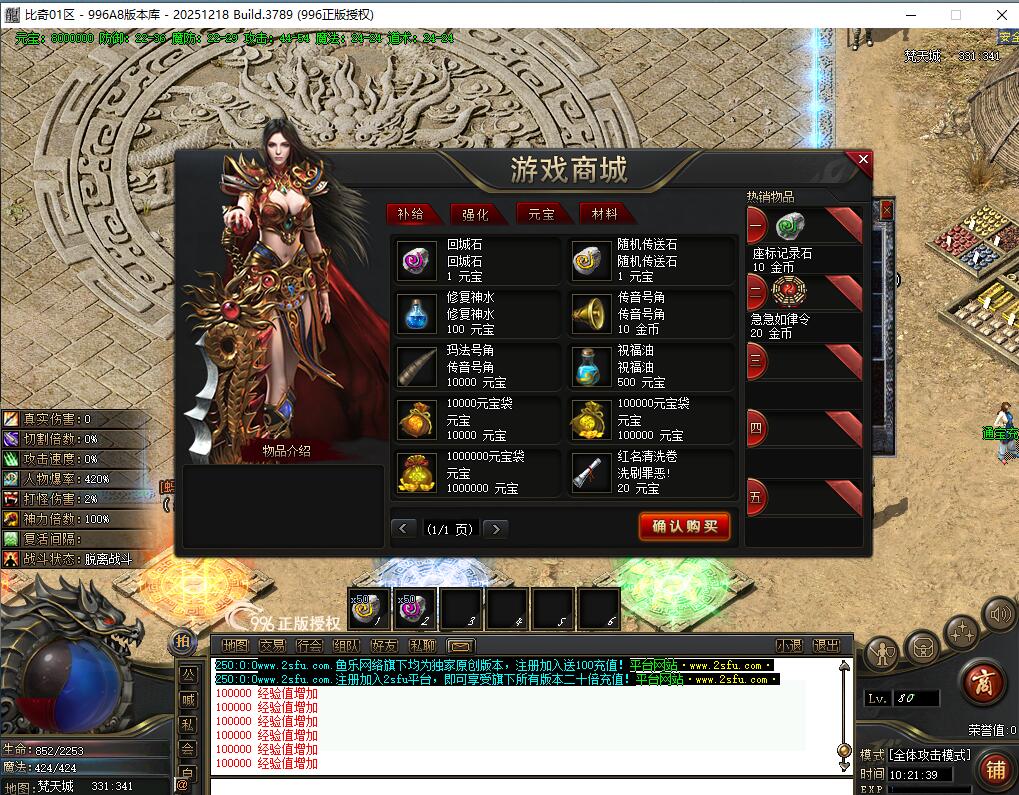
Task: Open the 行会 guild panel
Action: [x=310, y=646]
